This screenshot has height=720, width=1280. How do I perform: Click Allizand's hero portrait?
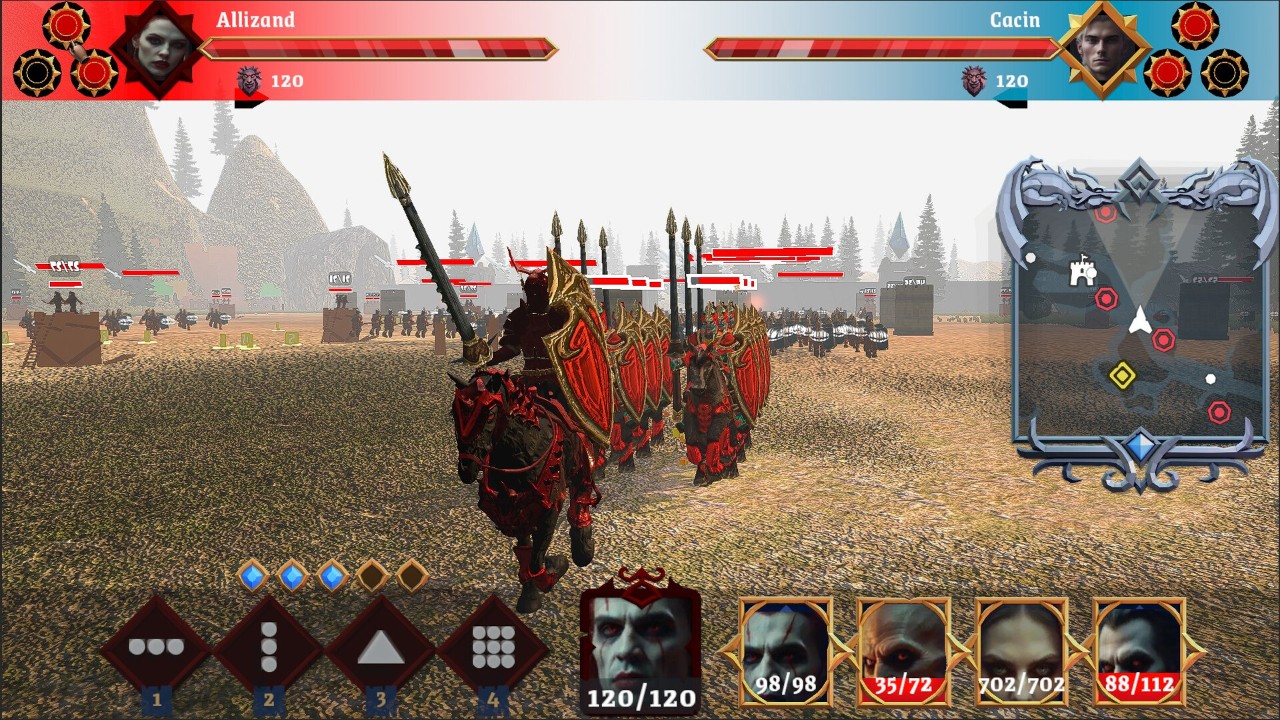tap(163, 48)
